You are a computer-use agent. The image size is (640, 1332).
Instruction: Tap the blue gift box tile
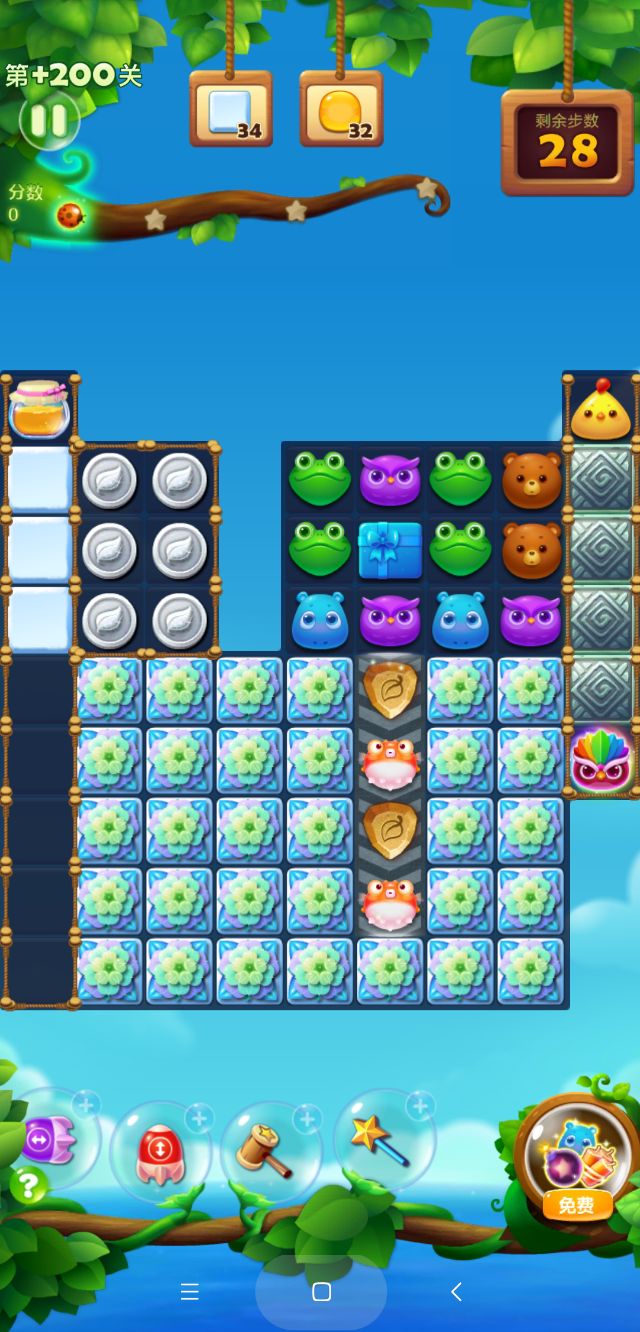390,550
